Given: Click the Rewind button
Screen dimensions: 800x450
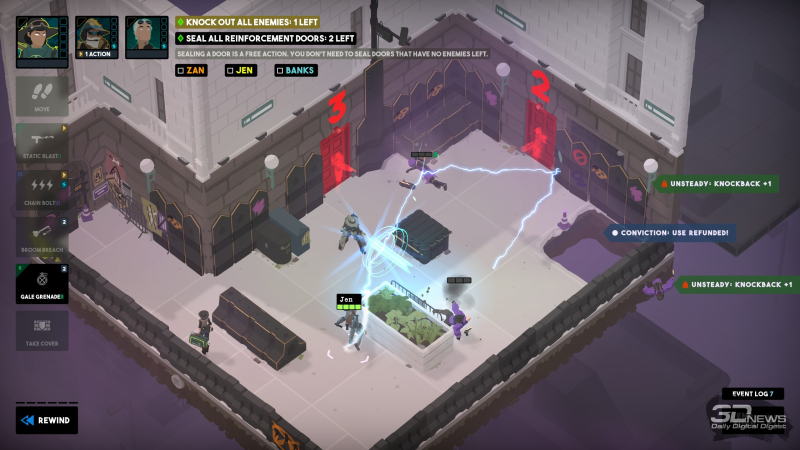Looking at the screenshot, I should tap(46, 420).
